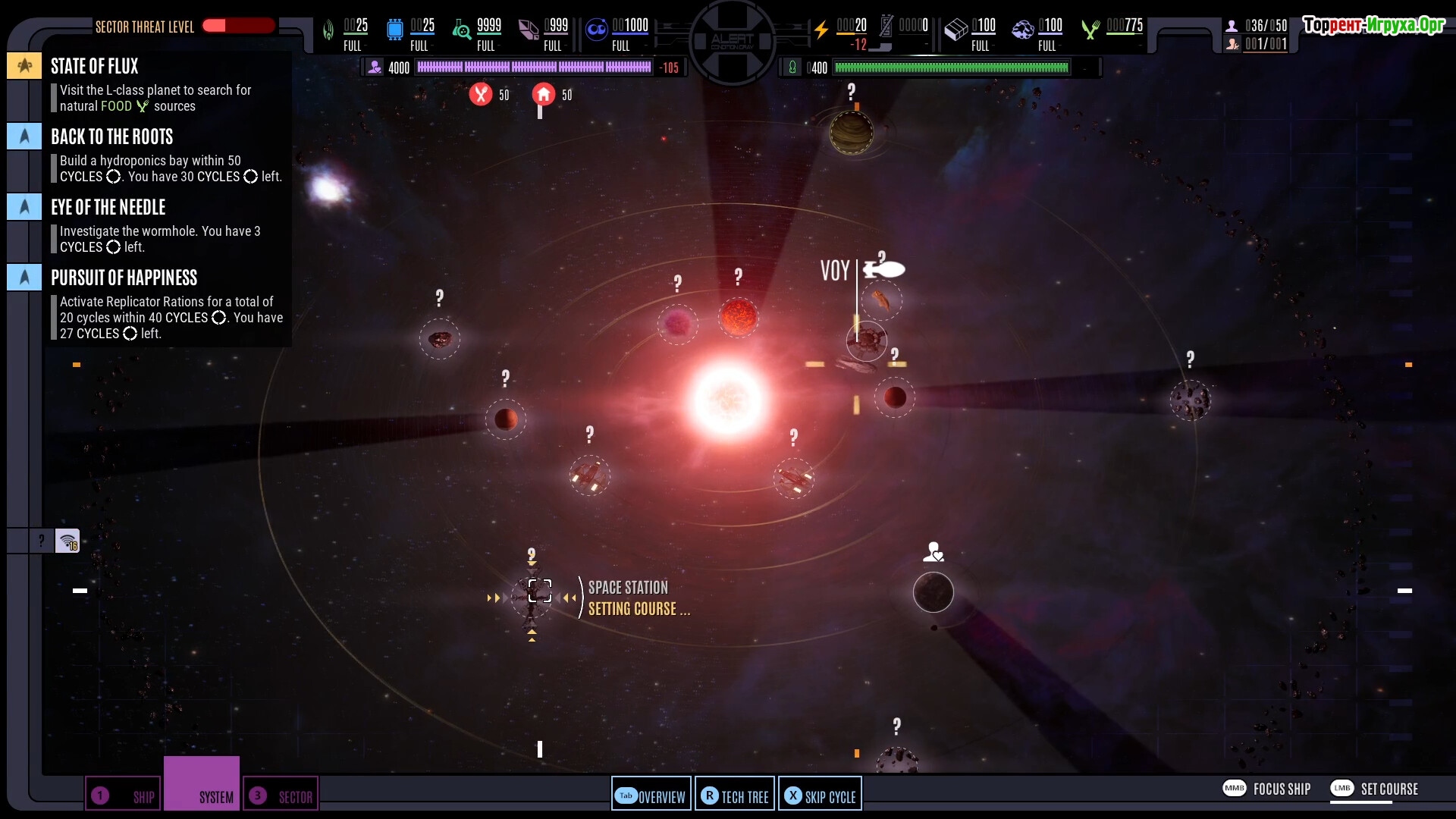
Task: Select the VOY ship marker
Action: 883,270
